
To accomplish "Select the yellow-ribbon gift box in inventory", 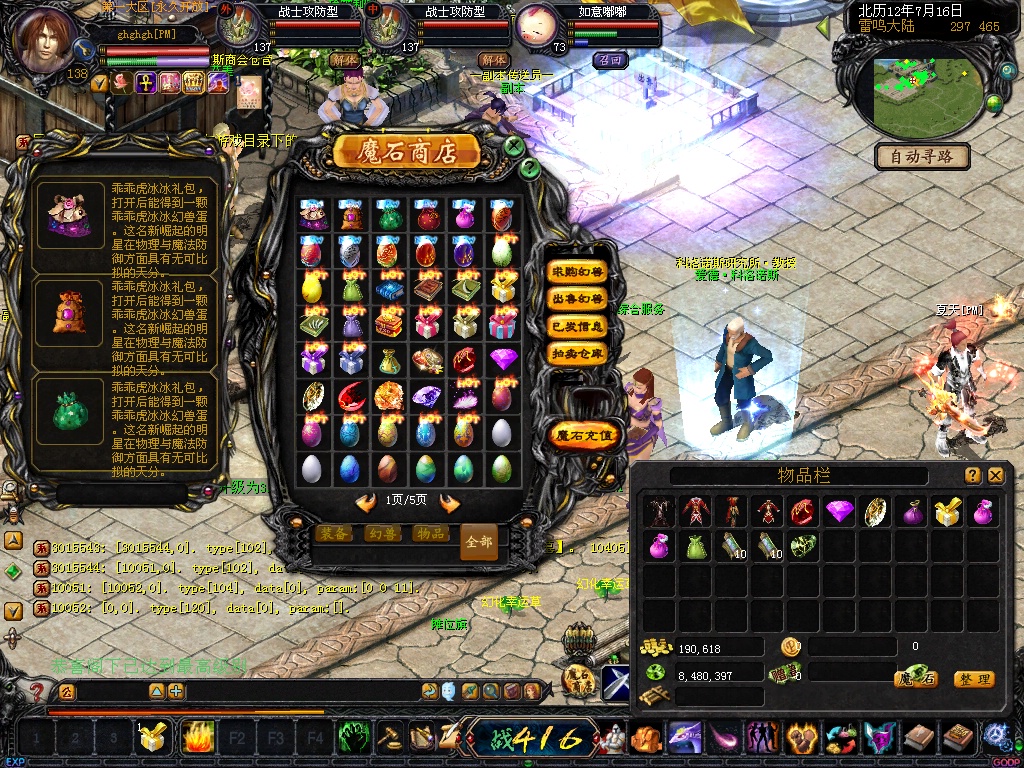I will (x=946, y=512).
